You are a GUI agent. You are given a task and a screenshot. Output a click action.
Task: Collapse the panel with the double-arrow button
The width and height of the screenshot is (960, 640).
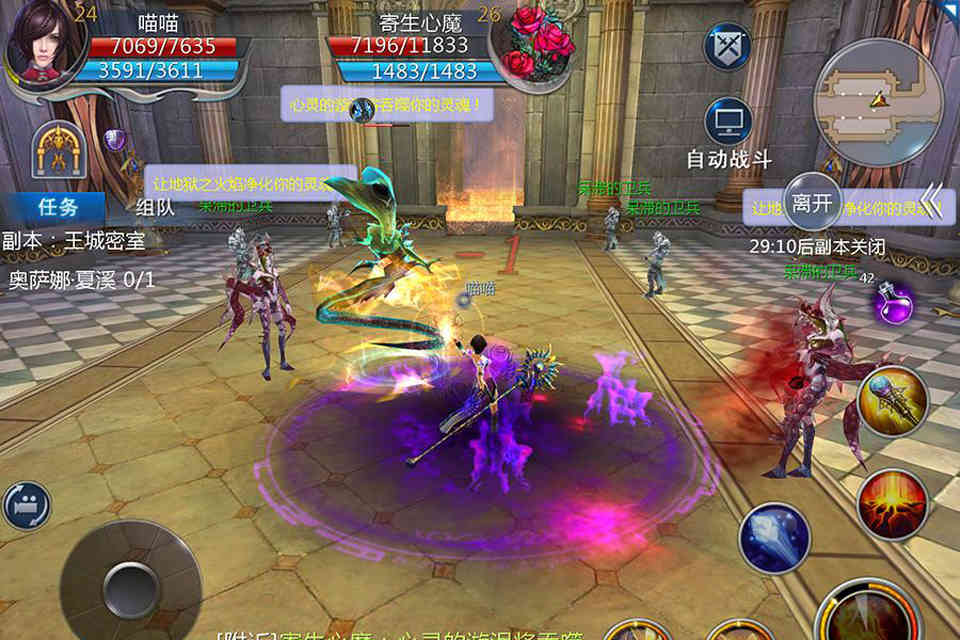pos(930,199)
